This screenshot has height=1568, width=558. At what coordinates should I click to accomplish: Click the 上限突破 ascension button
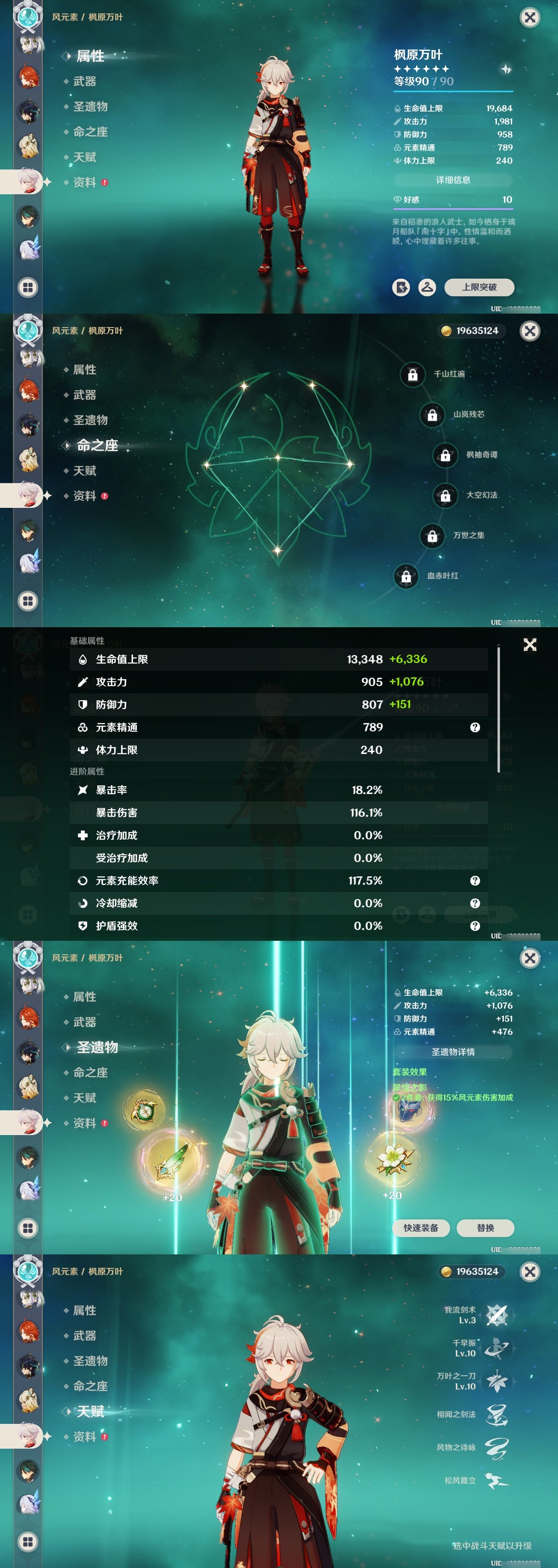[479, 288]
